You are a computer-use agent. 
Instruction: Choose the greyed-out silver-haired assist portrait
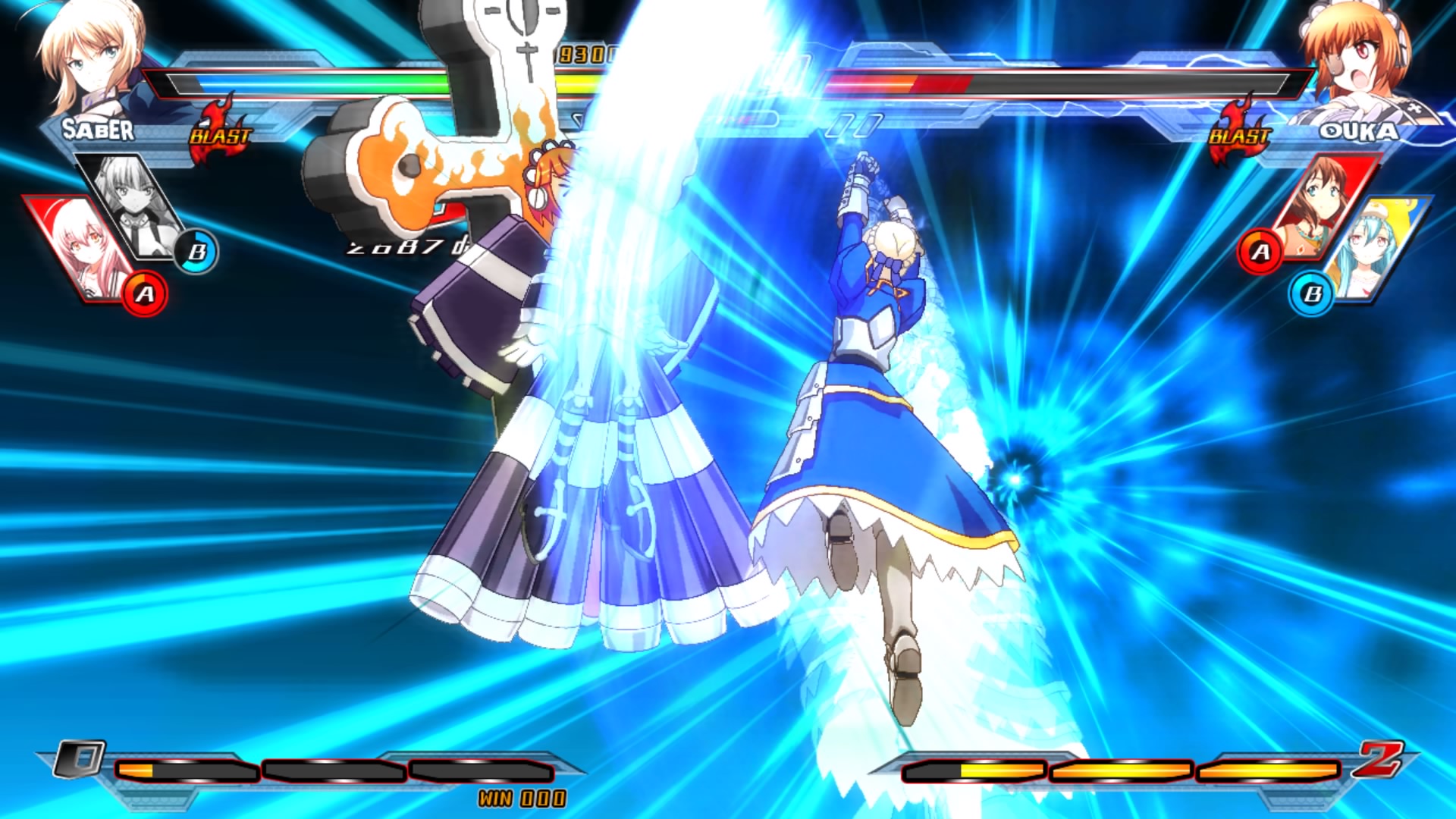[x=136, y=206]
